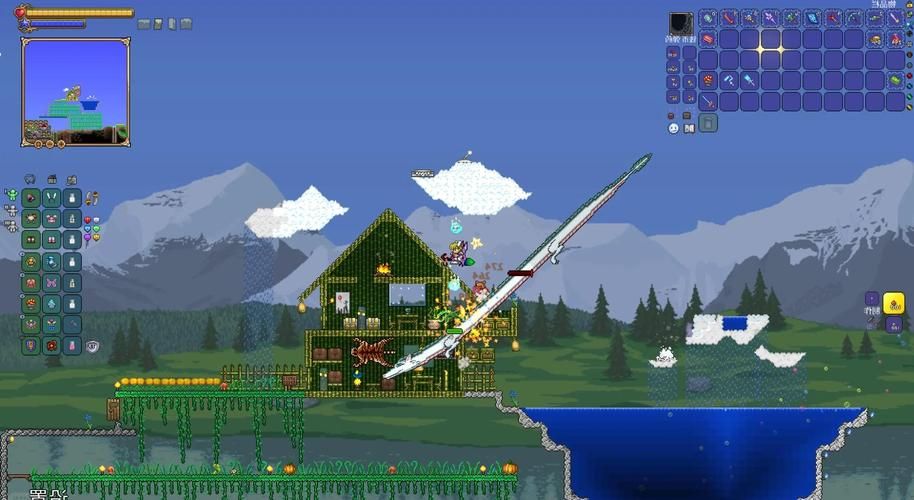The height and width of the screenshot is (500, 914).
Task: Click the yellow highlighted ghost icon
Action: point(893,303)
